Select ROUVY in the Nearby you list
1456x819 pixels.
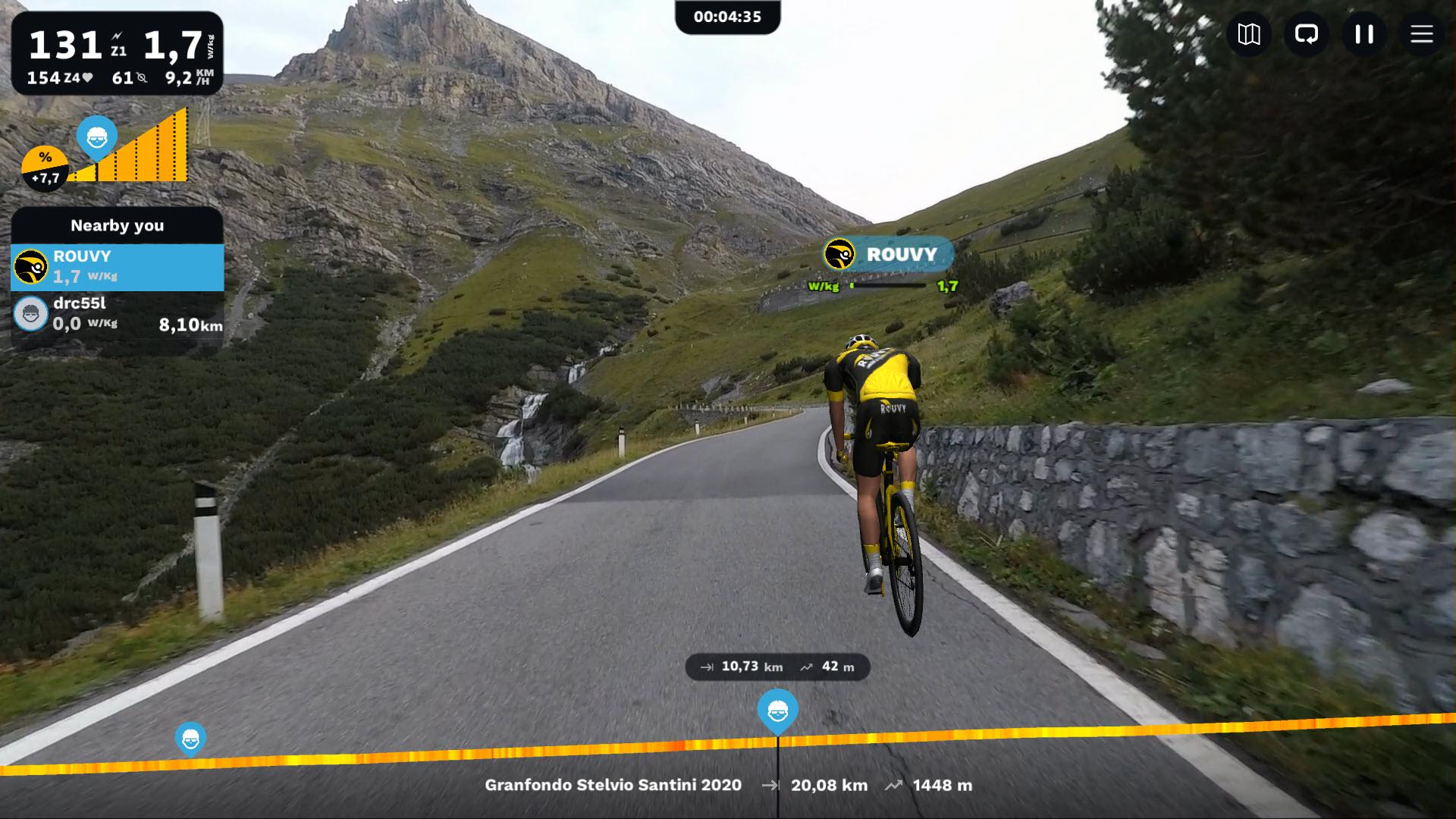[x=118, y=267]
